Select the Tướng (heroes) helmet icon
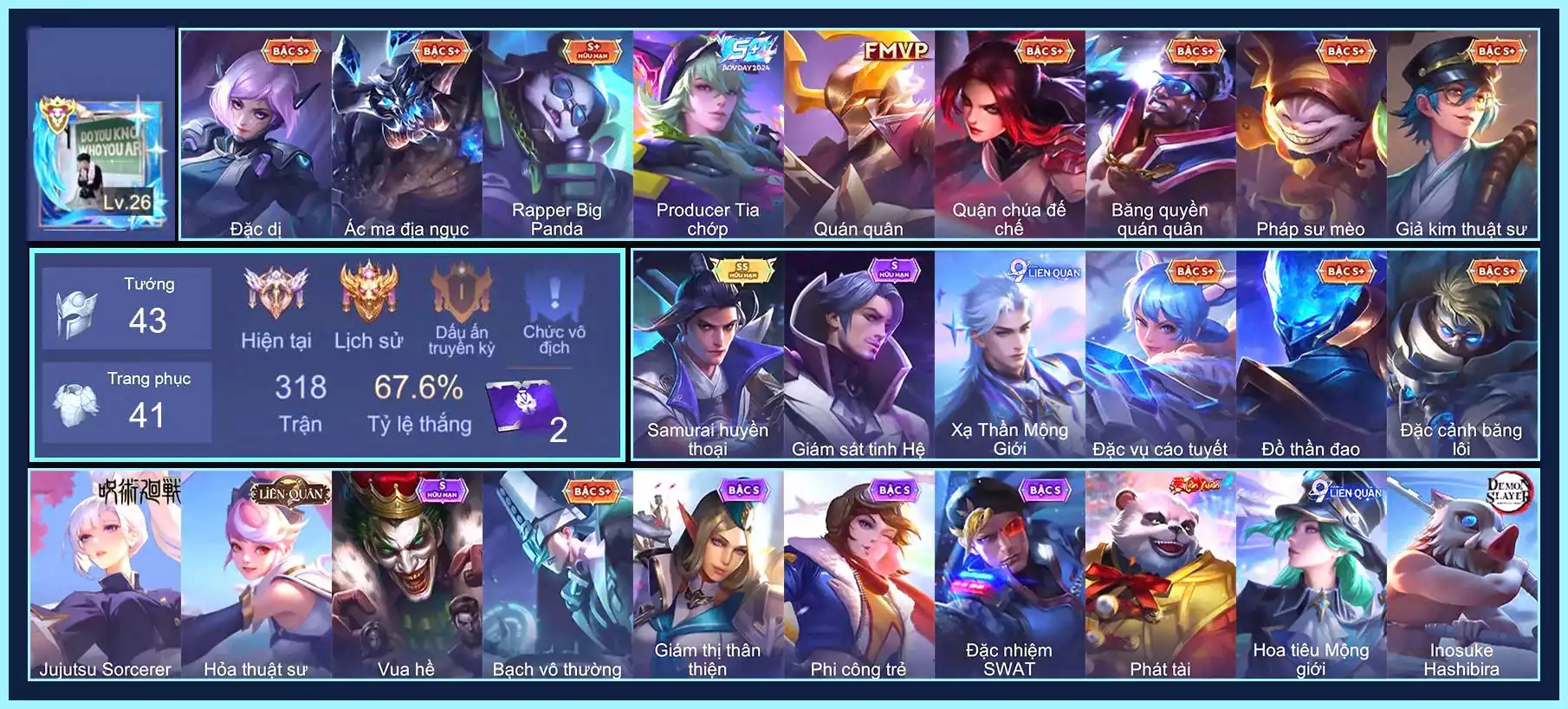 point(76,312)
